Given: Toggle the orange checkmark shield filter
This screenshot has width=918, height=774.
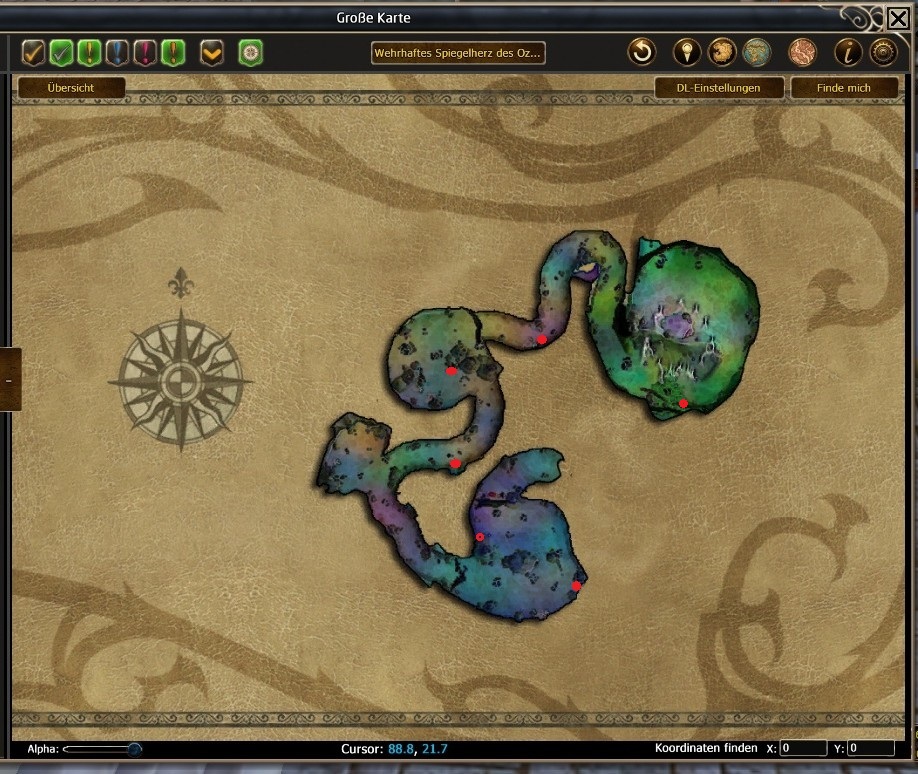Looking at the screenshot, I should 33,52.
